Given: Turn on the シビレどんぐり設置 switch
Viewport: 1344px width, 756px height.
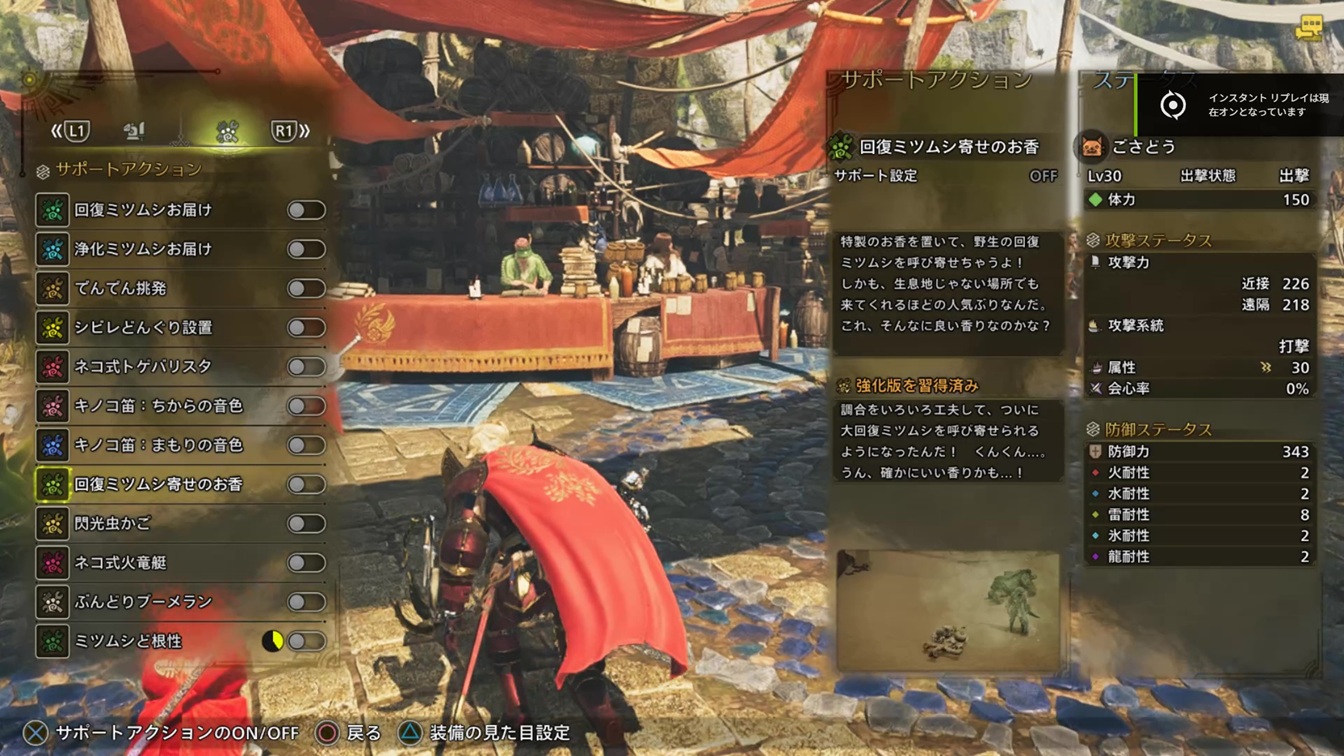Looking at the screenshot, I should click(x=306, y=327).
